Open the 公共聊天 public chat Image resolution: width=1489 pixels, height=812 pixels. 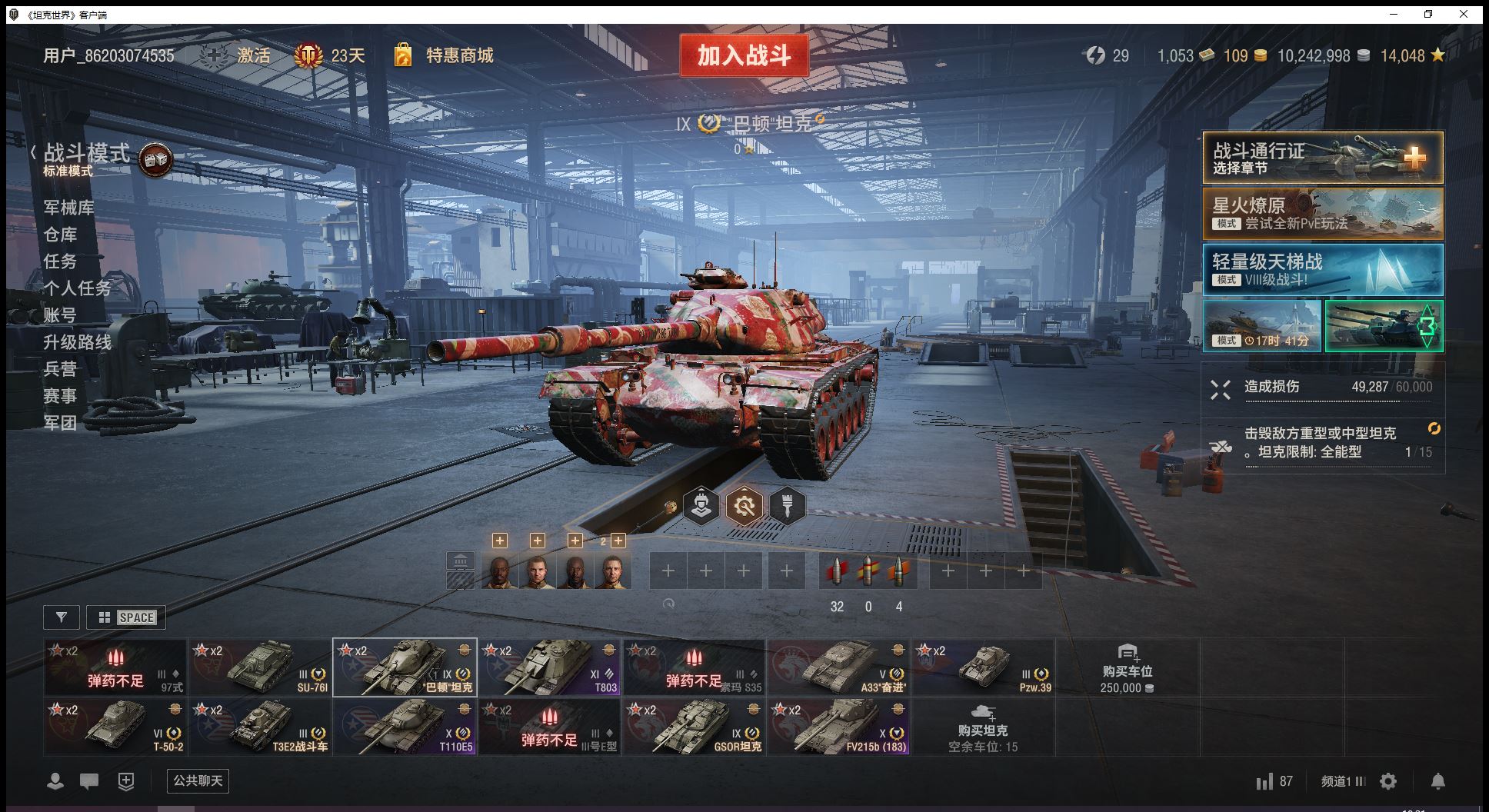pos(198,781)
